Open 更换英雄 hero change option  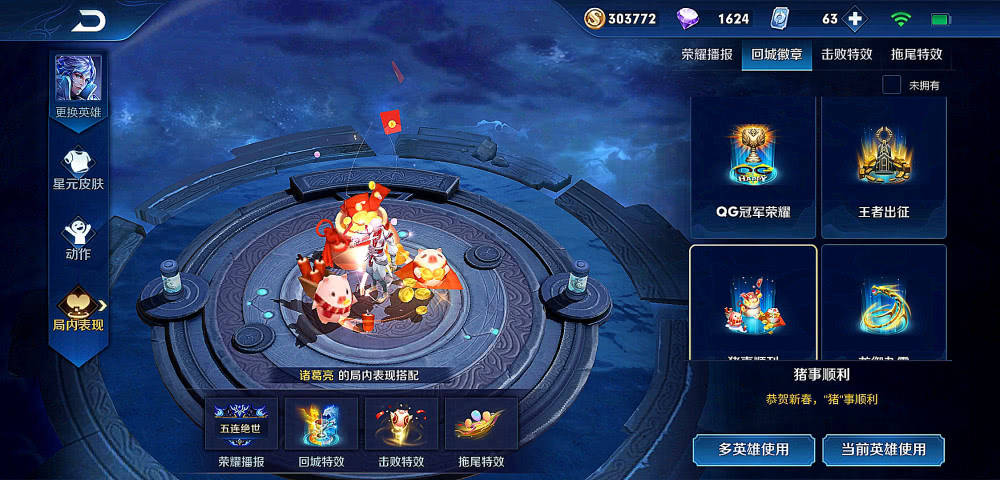[x=78, y=88]
